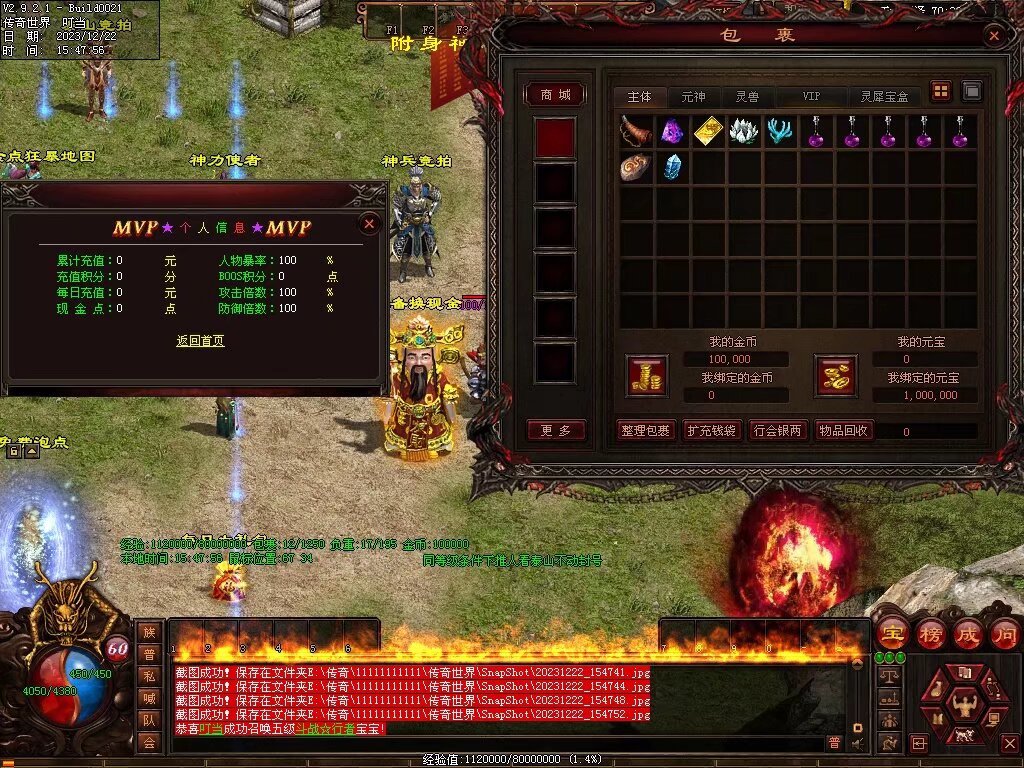Screen dimensions: 1024x768
Task: Close the 包裹 inventory window
Action: [993, 36]
